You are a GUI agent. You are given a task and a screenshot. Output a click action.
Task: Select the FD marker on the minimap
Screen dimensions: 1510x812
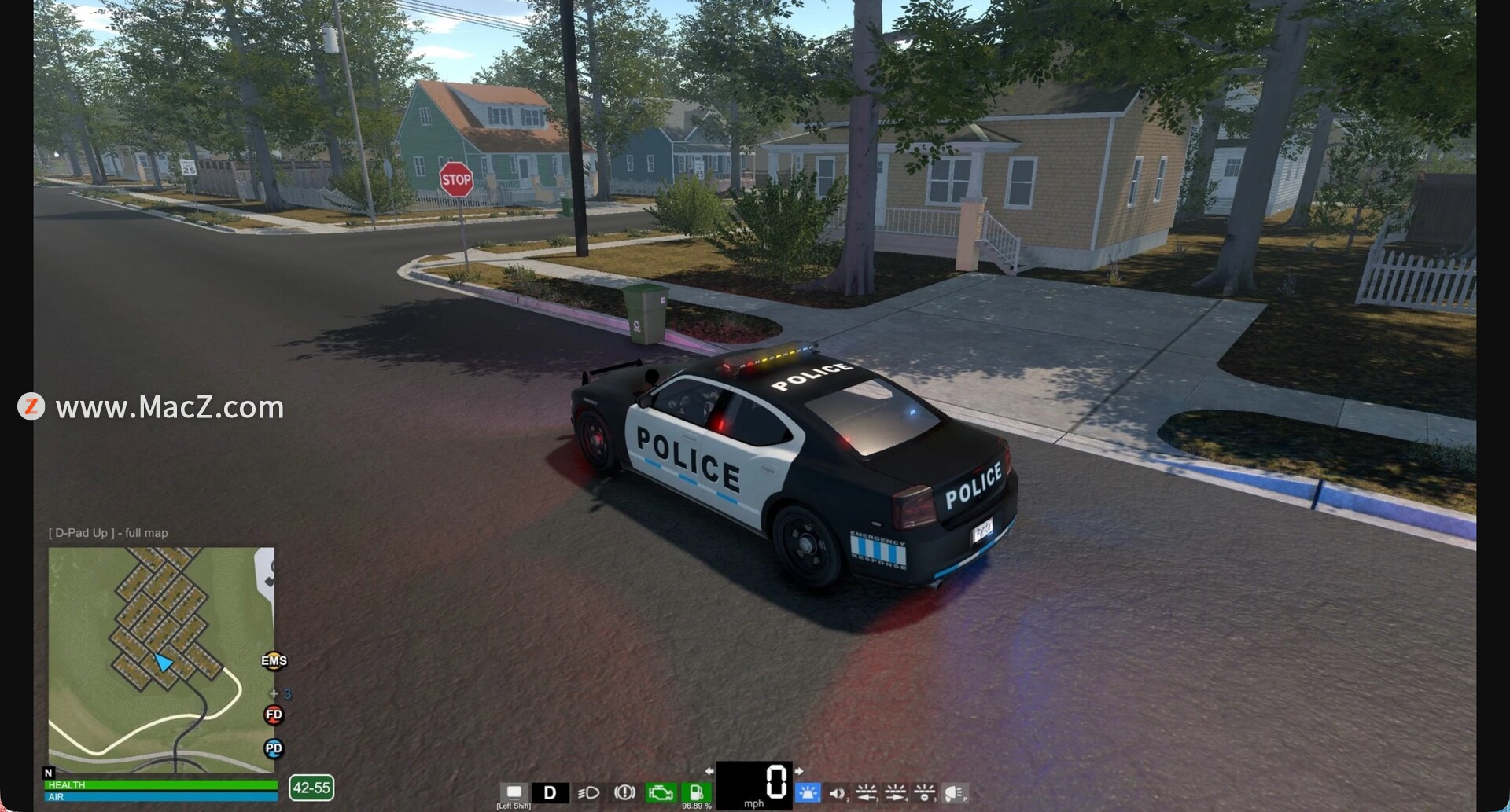pos(274,715)
